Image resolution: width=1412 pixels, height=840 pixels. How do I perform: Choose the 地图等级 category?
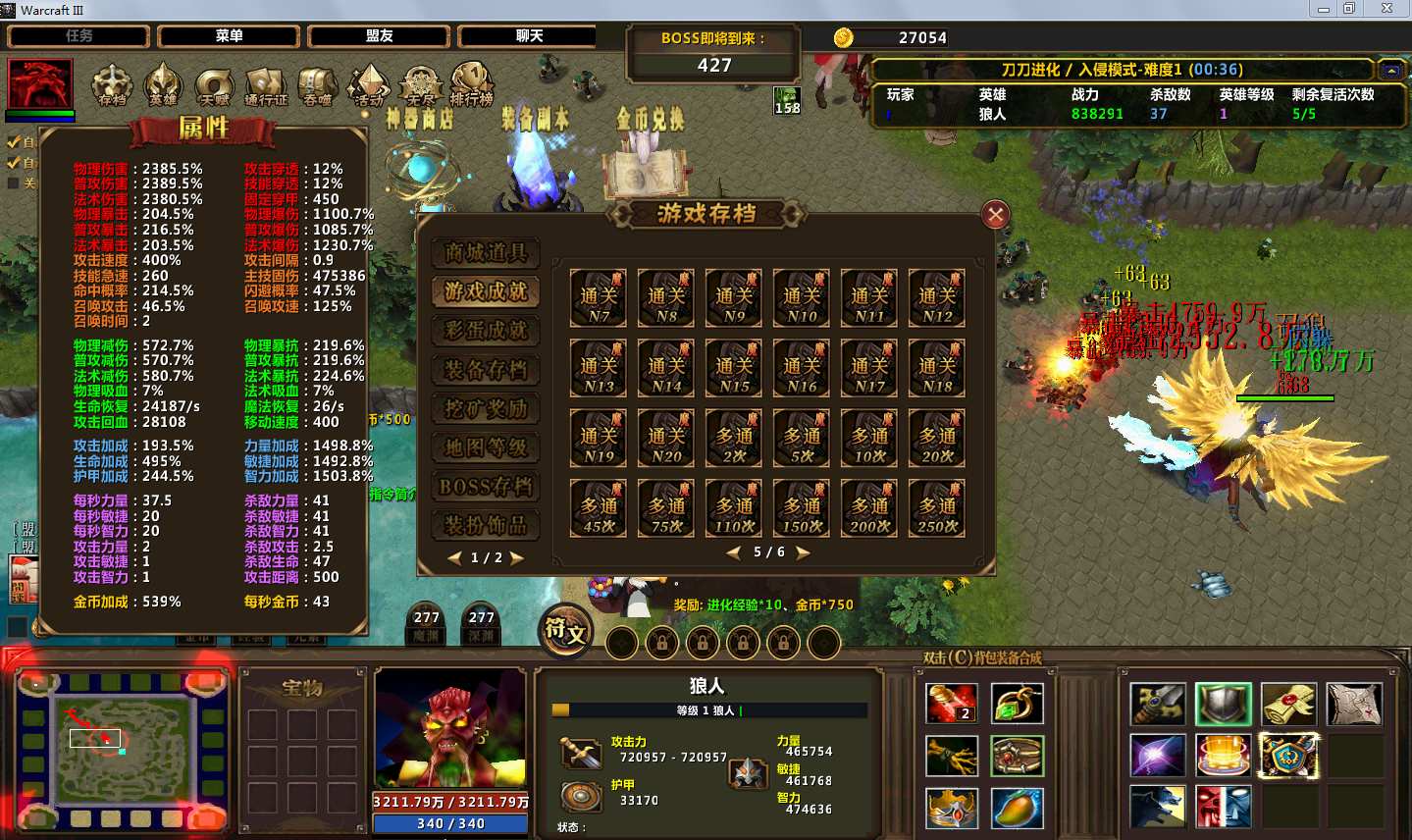486,448
